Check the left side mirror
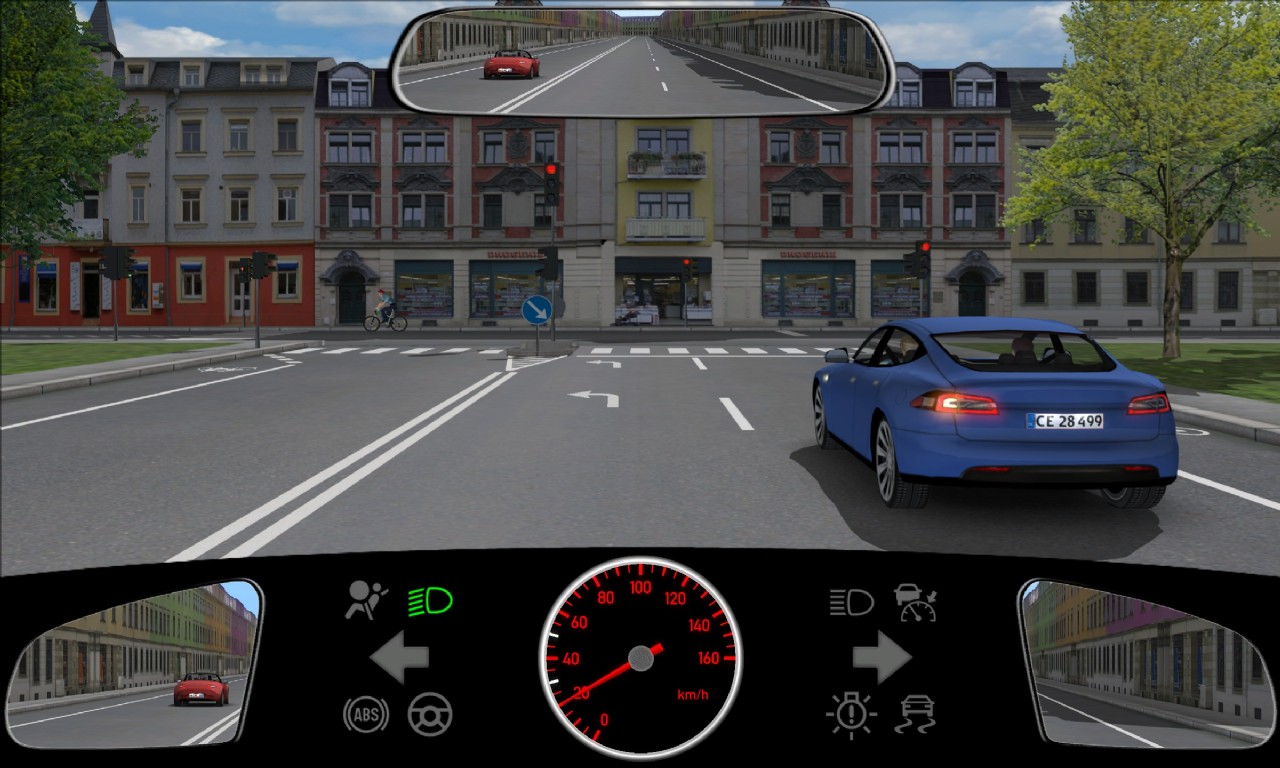1280x768 pixels. pyautogui.click(x=134, y=662)
